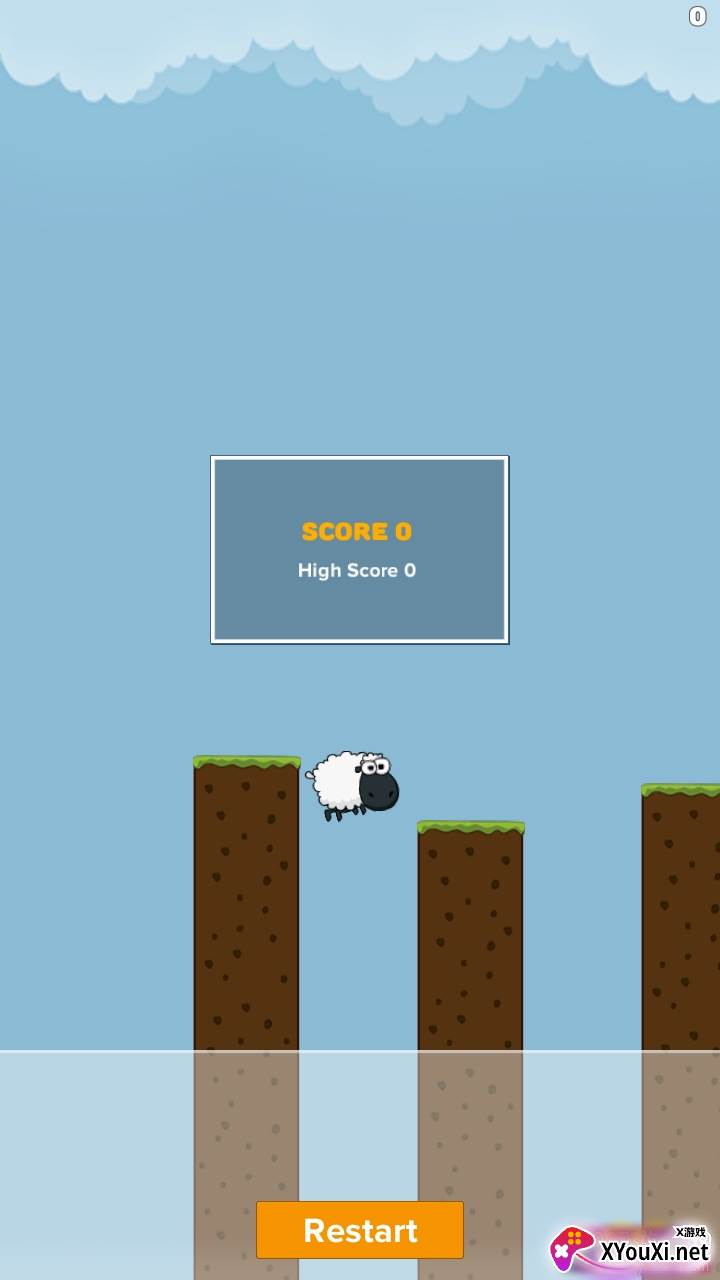The height and width of the screenshot is (1280, 720).
Task: Open the XYouXi.net site logo link
Action: point(631,1249)
